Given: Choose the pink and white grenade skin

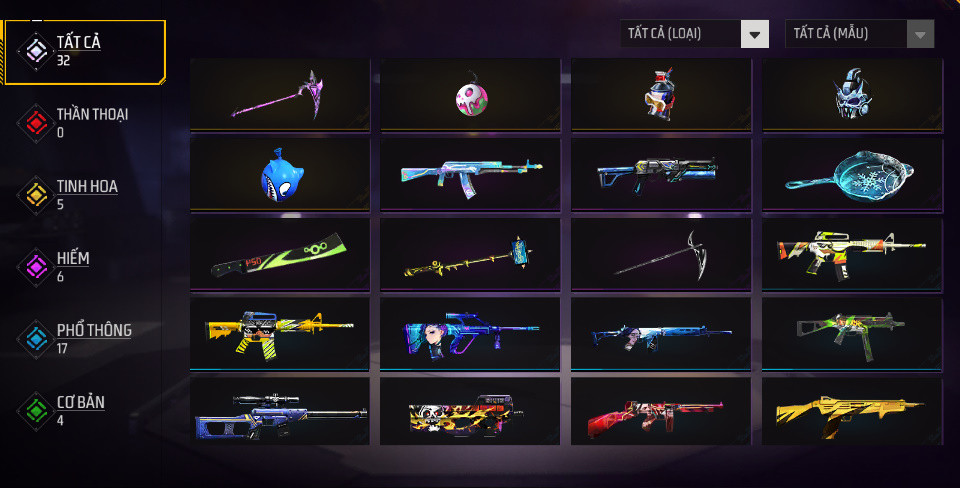Looking at the screenshot, I should [x=470, y=94].
